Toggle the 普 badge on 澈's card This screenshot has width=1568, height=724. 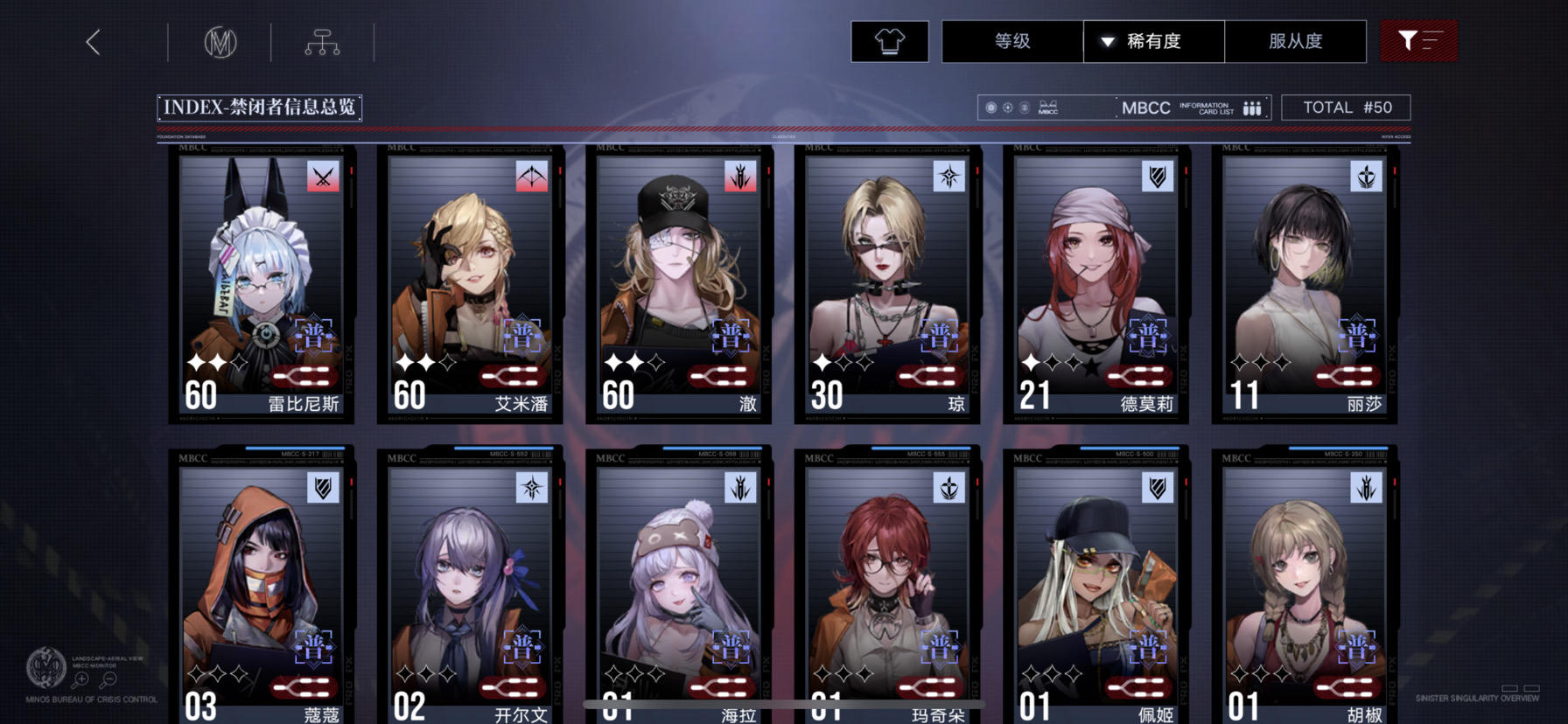point(732,335)
